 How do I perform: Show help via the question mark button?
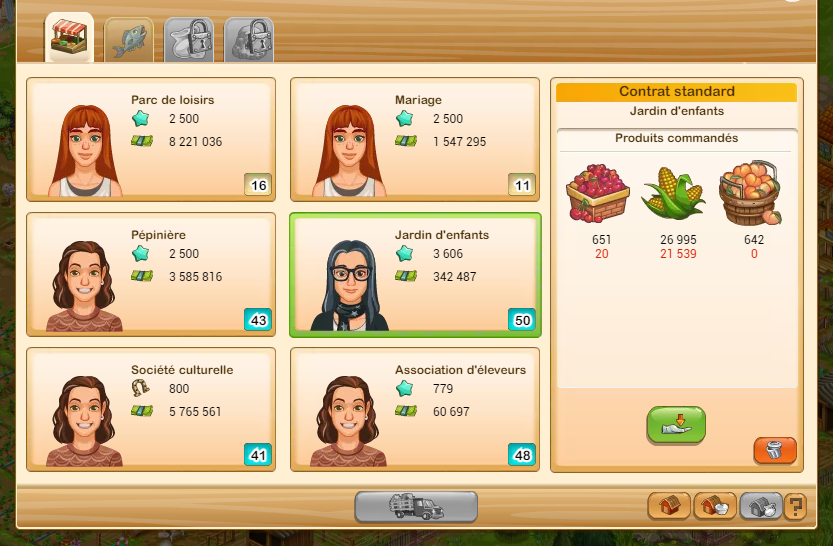795,506
